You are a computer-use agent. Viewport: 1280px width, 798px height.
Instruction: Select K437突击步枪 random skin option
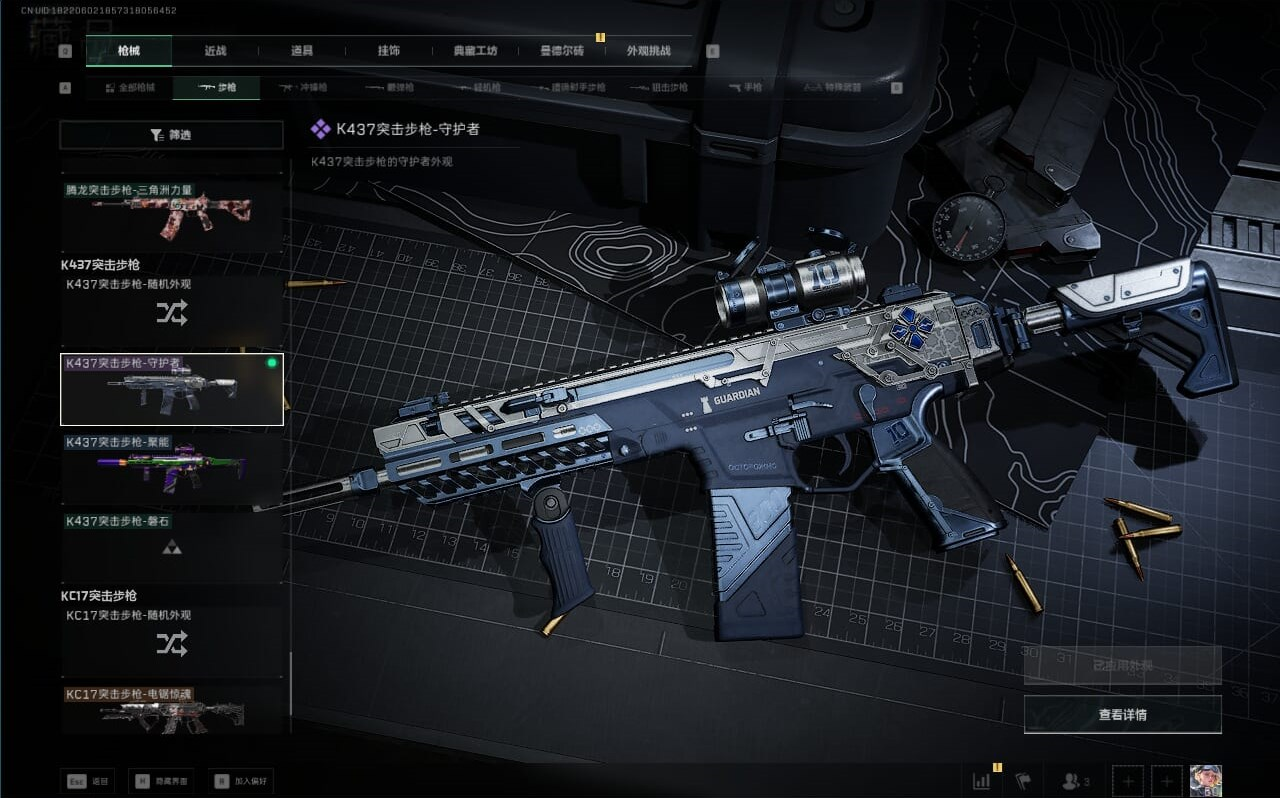pyautogui.click(x=172, y=313)
